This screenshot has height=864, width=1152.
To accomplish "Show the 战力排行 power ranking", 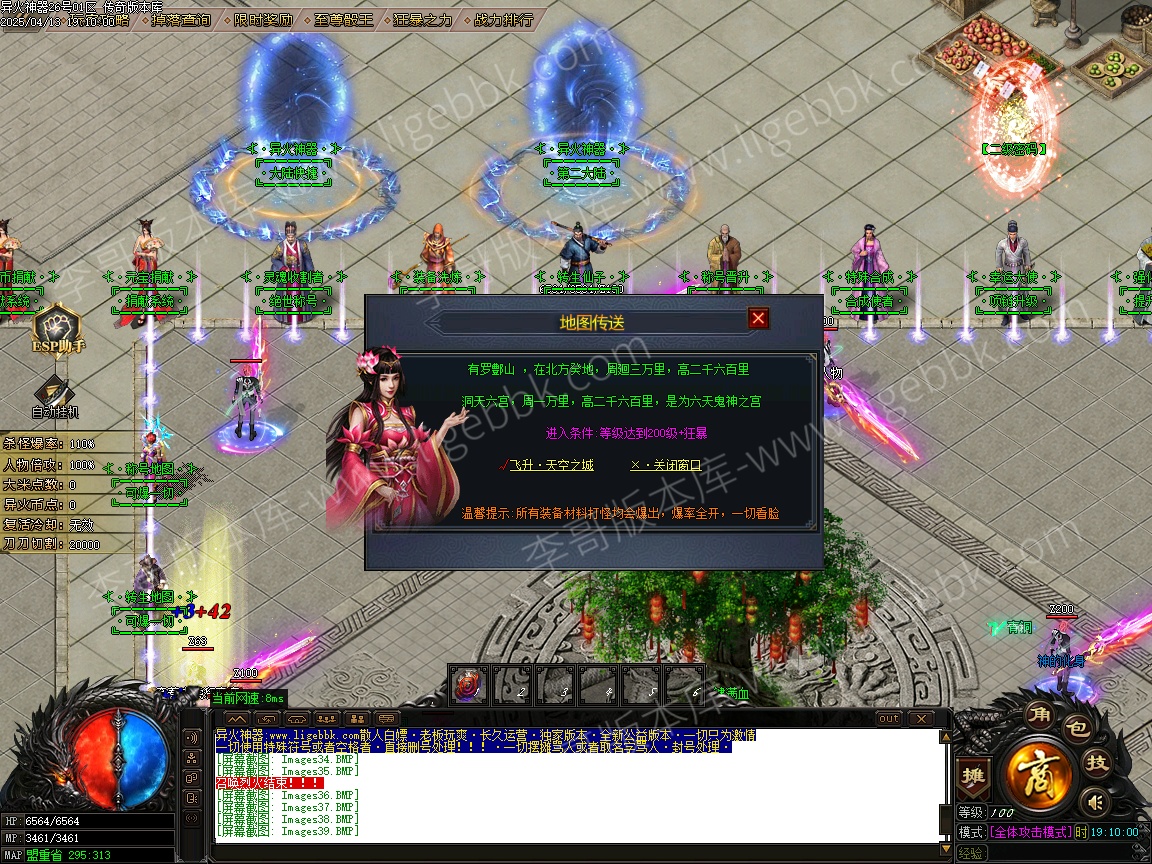I will point(502,19).
